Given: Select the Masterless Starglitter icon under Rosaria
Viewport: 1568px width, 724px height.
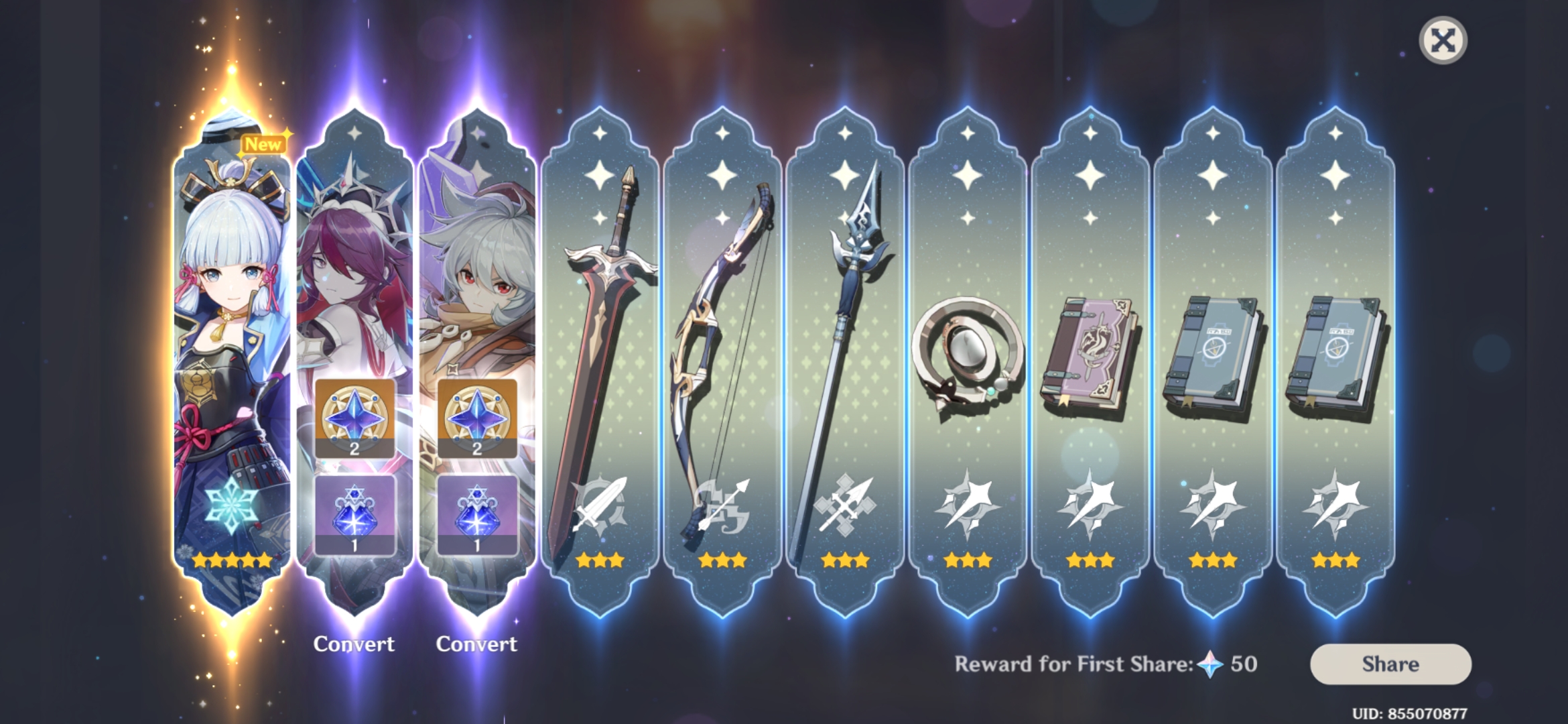Looking at the screenshot, I should [x=355, y=419].
